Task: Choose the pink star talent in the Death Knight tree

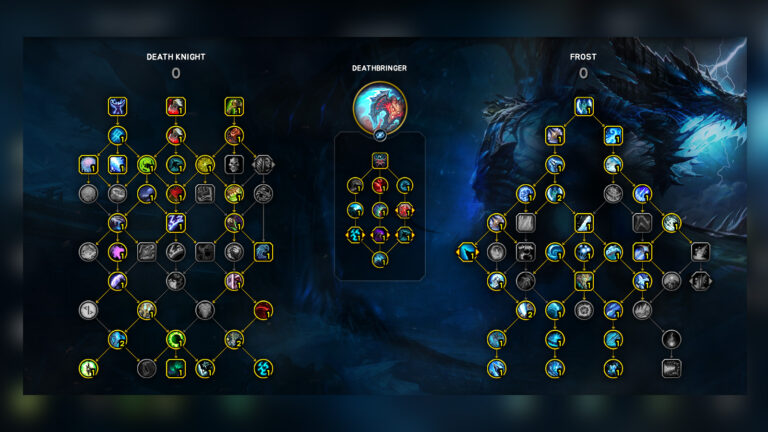Action: 118,252
